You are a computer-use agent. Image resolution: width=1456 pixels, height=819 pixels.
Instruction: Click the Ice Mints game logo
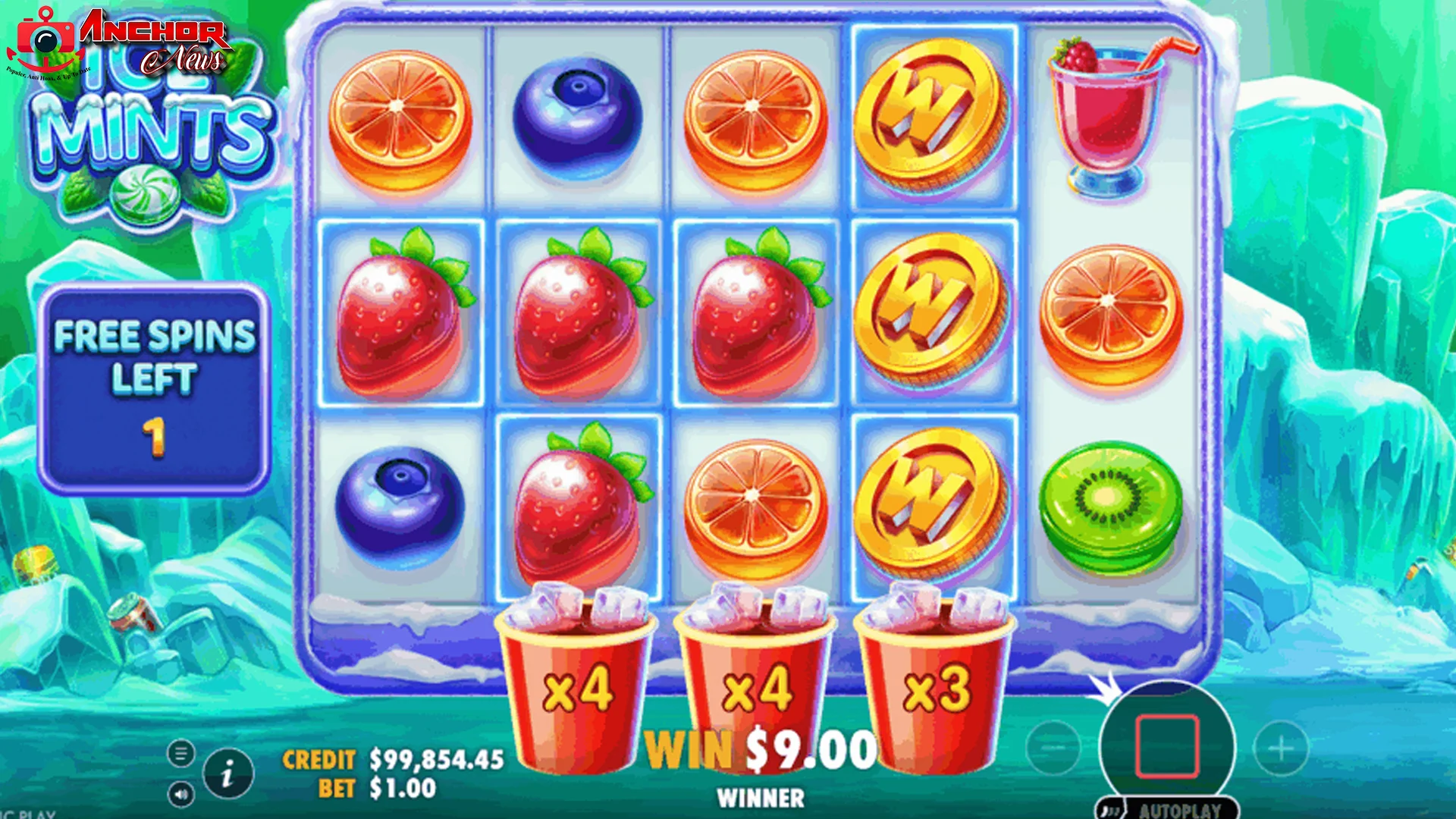pos(152,129)
